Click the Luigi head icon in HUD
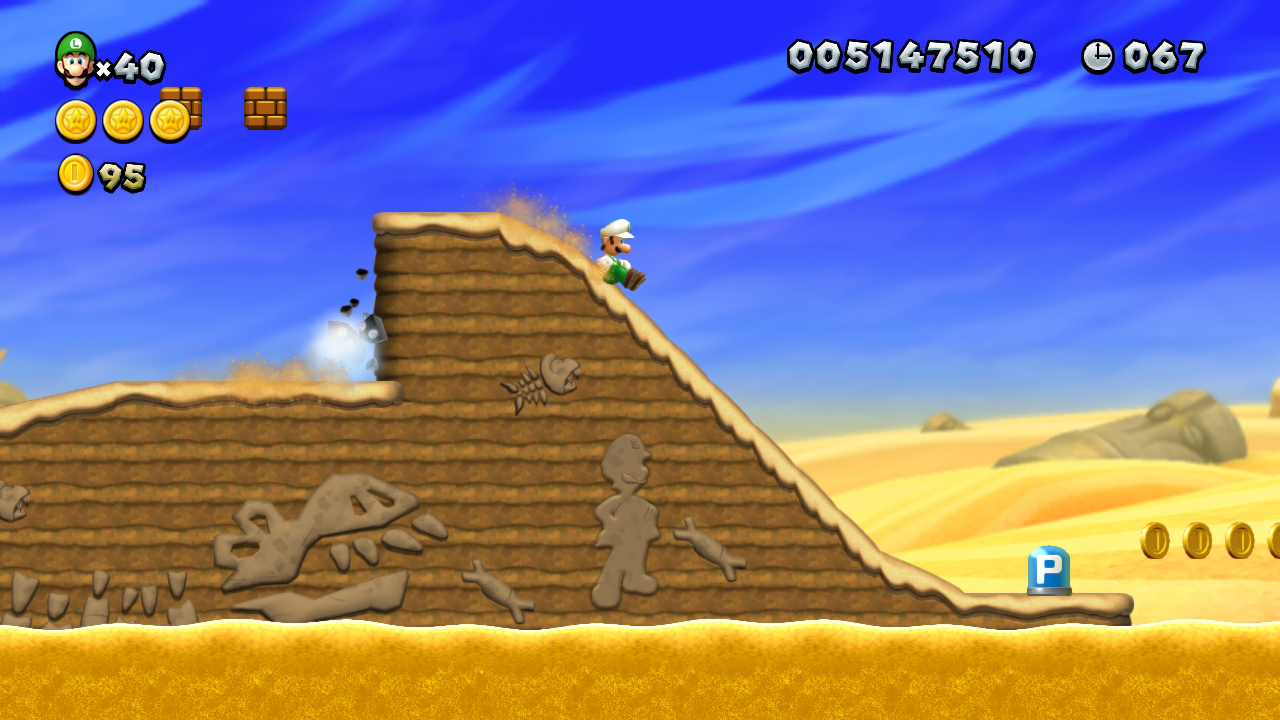This screenshot has width=1280, height=720. point(75,57)
